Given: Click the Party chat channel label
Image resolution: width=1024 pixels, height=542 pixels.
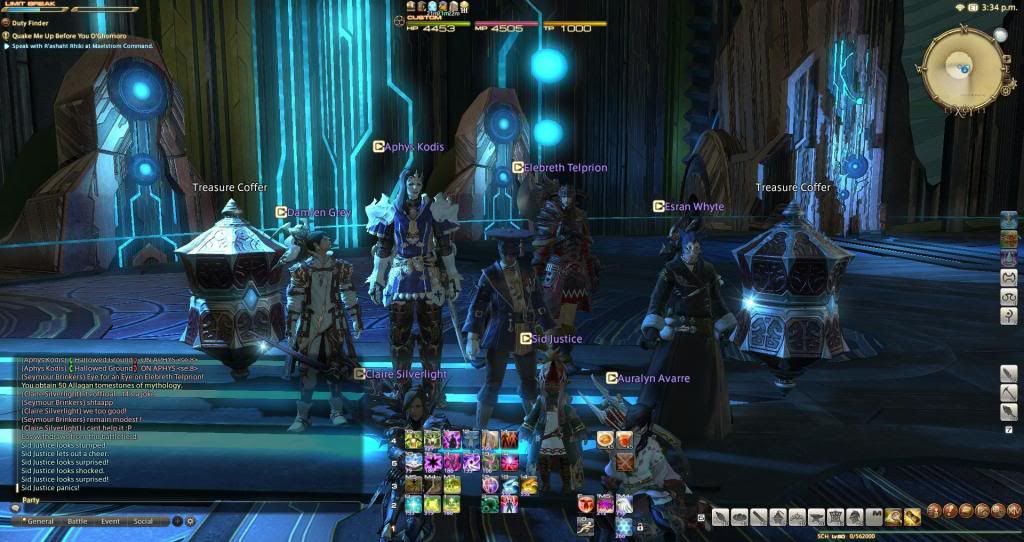Looking at the screenshot, I should tap(31, 500).
